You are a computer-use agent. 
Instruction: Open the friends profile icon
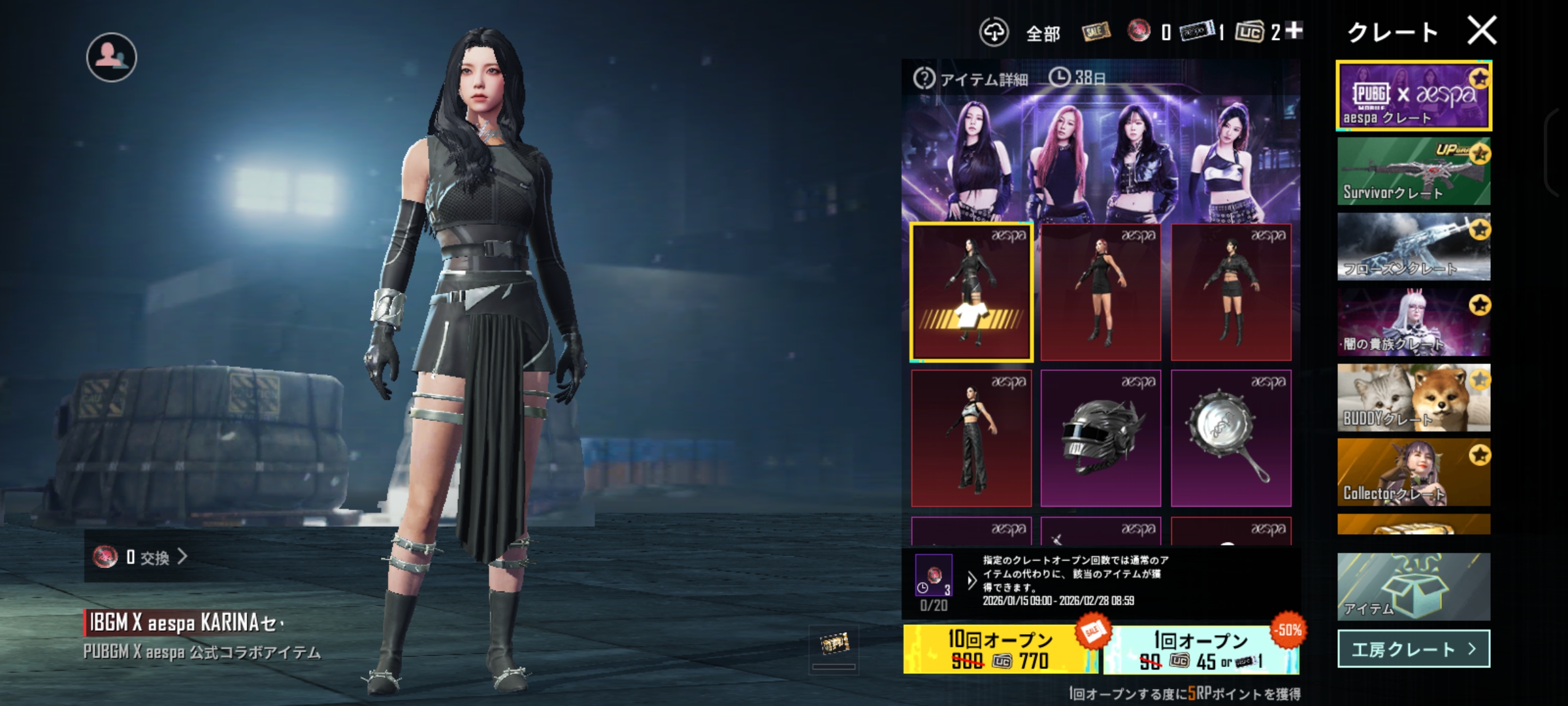pos(112,58)
